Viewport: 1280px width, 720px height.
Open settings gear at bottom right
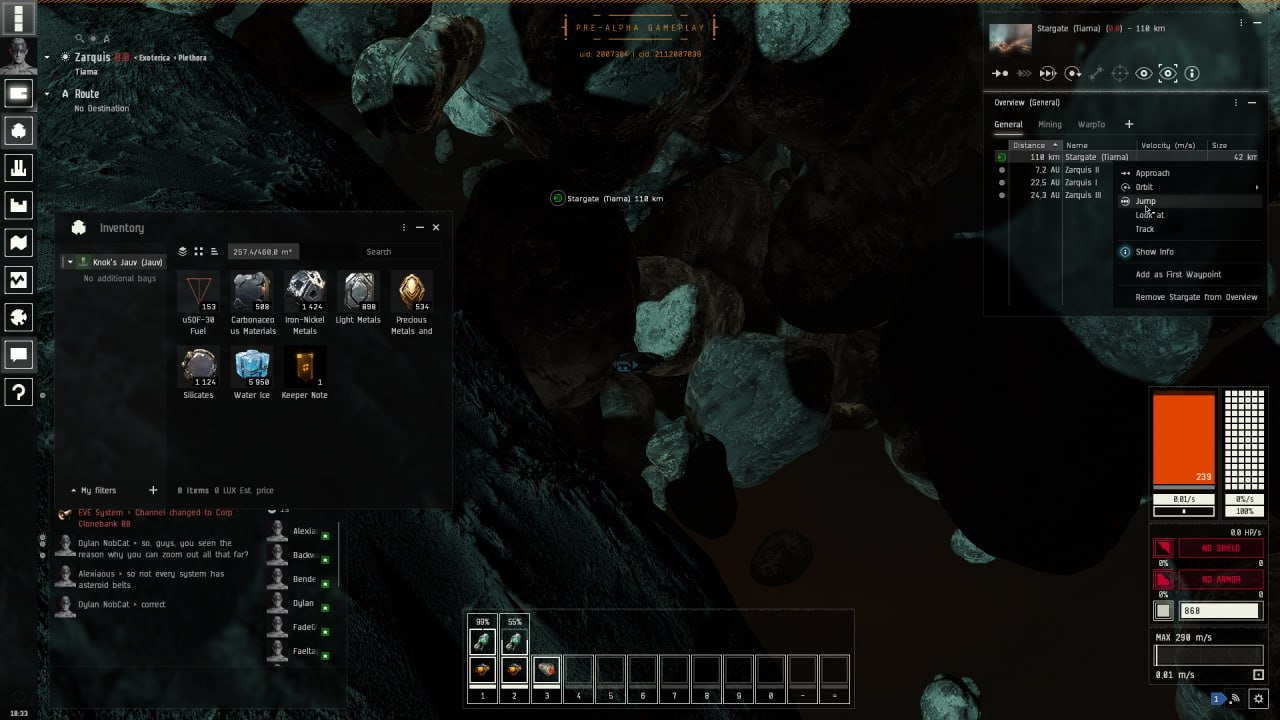1259,699
